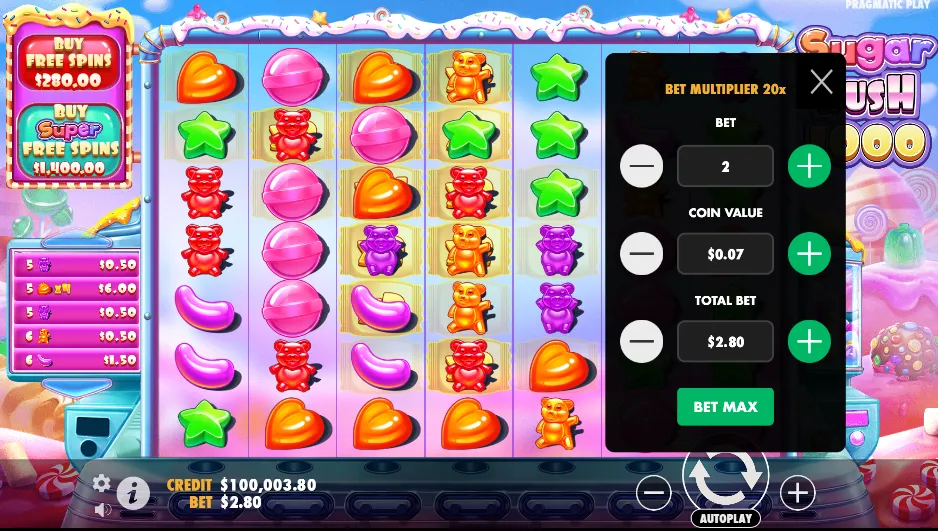Spin the reels
The height and width of the screenshot is (531, 938).
tap(725, 478)
